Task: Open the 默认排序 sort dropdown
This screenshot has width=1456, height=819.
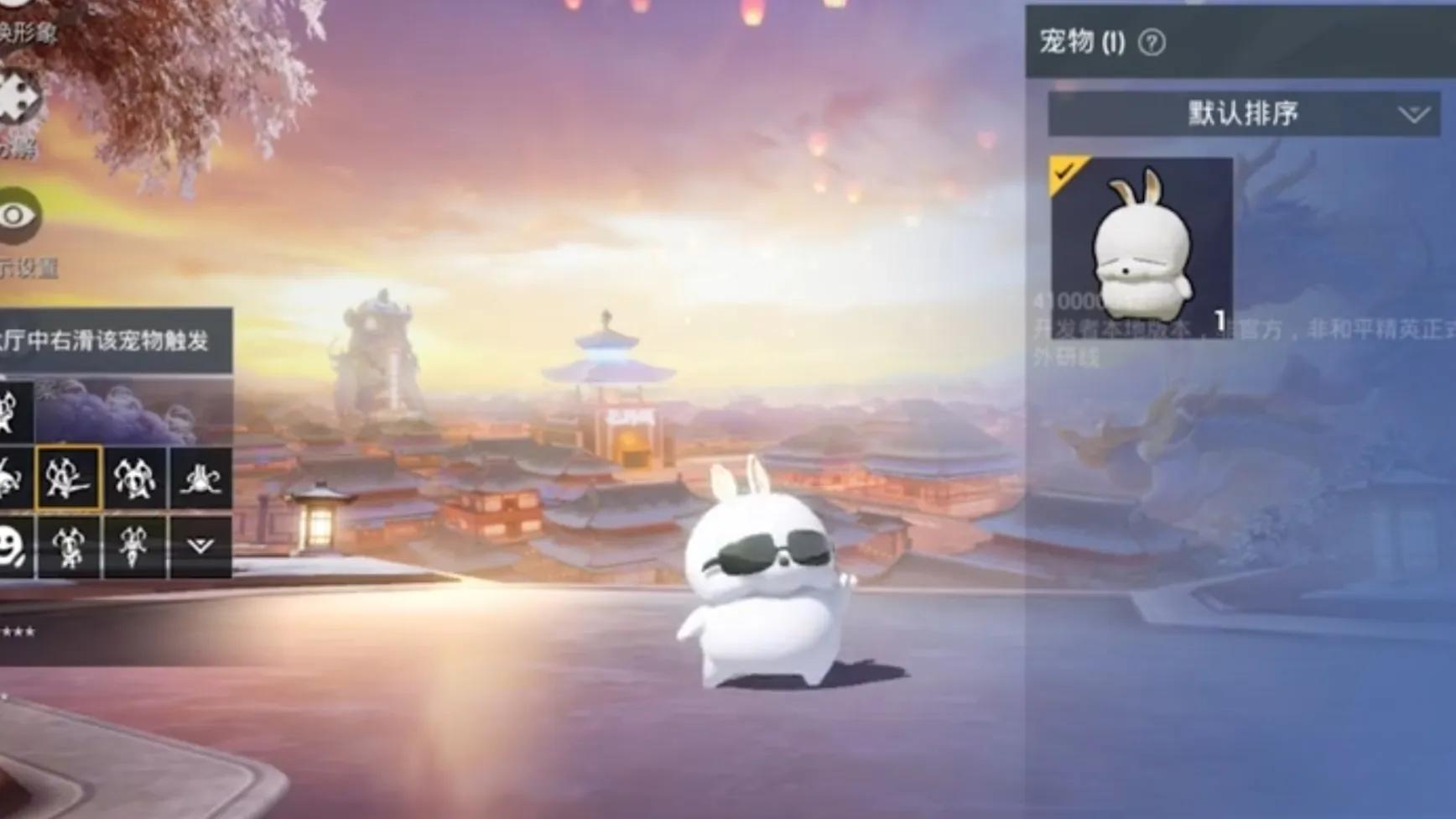Action: click(1244, 114)
